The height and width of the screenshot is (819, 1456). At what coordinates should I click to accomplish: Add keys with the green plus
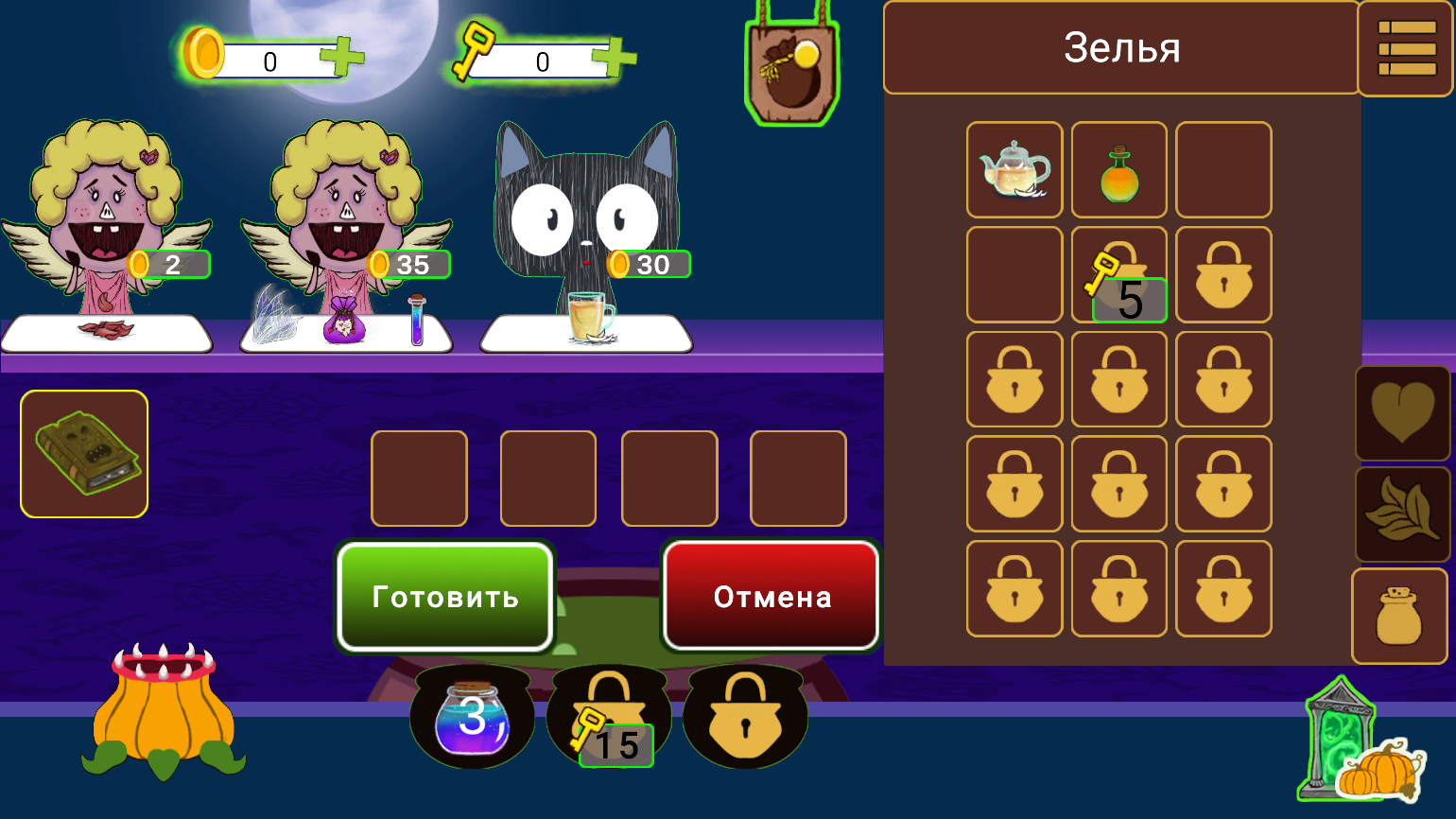(615, 57)
